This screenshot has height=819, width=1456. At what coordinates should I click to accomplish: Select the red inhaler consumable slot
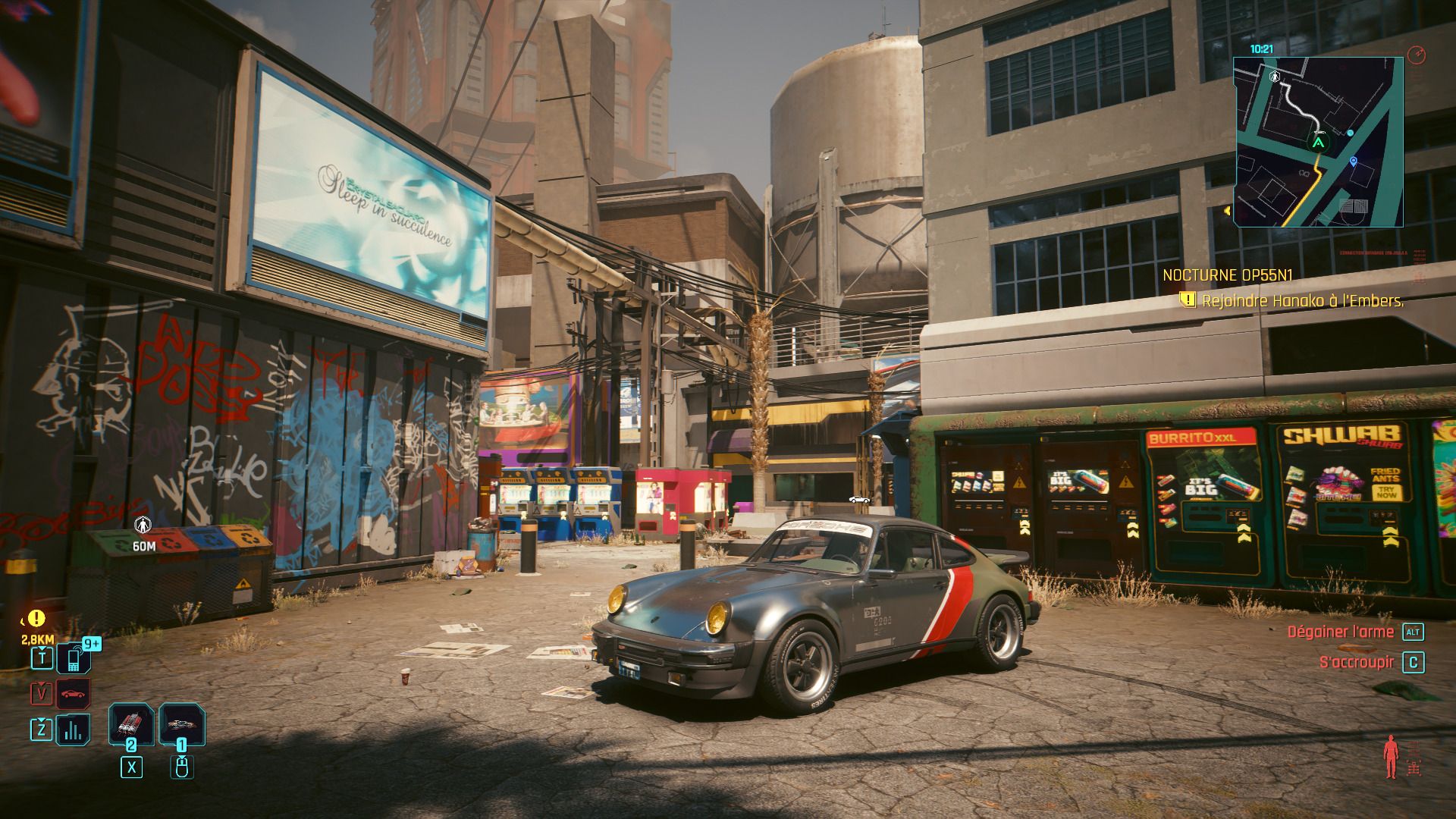click(x=131, y=725)
